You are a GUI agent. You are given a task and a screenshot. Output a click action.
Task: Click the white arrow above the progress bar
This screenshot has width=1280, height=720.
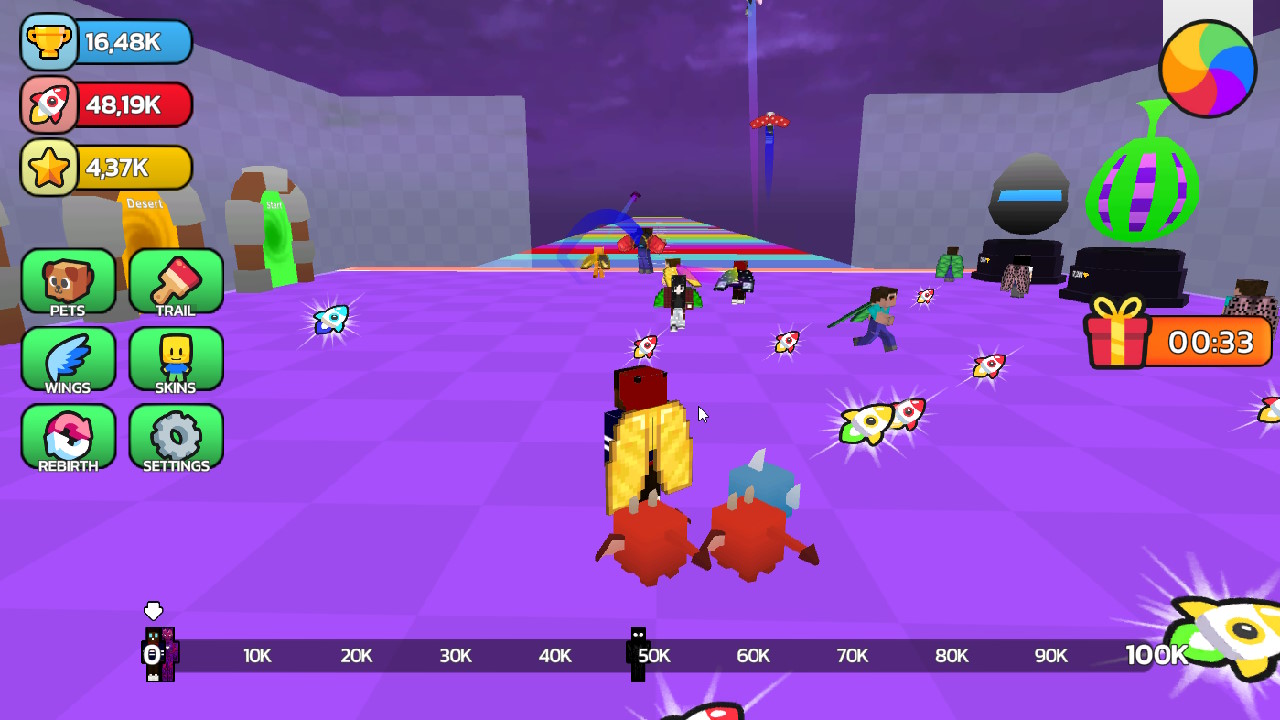coord(155,610)
